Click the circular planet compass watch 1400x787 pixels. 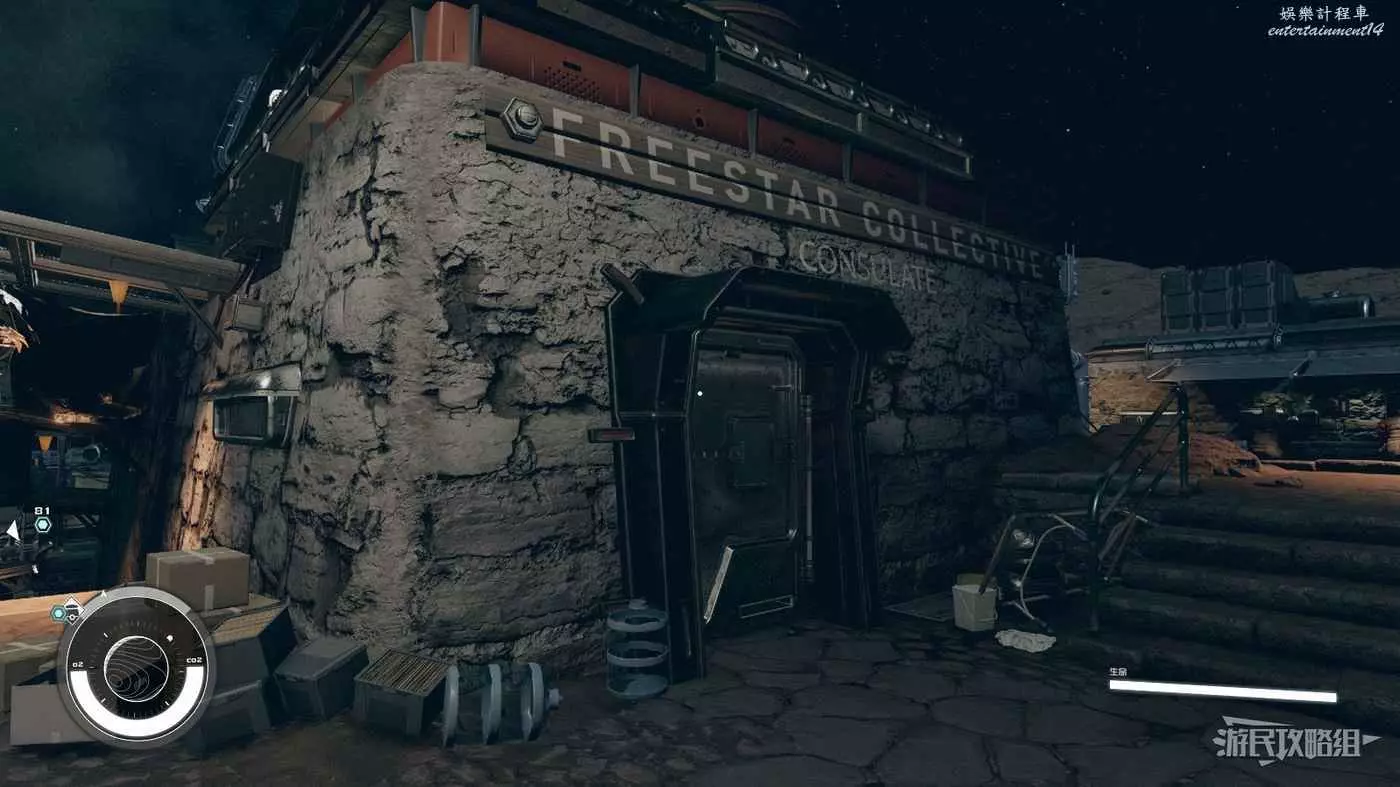(135, 666)
